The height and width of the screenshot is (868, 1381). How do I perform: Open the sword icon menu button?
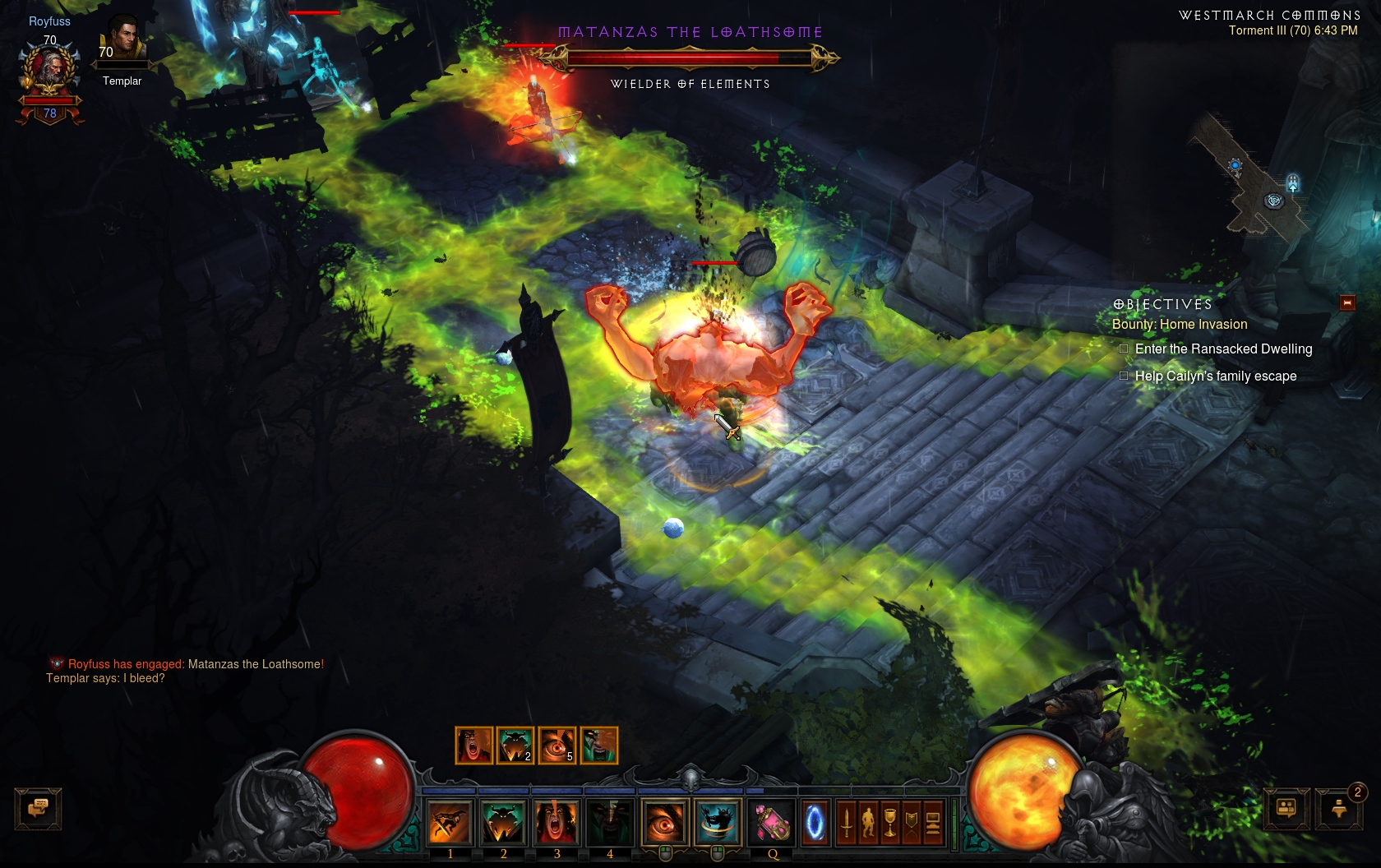coord(847,822)
